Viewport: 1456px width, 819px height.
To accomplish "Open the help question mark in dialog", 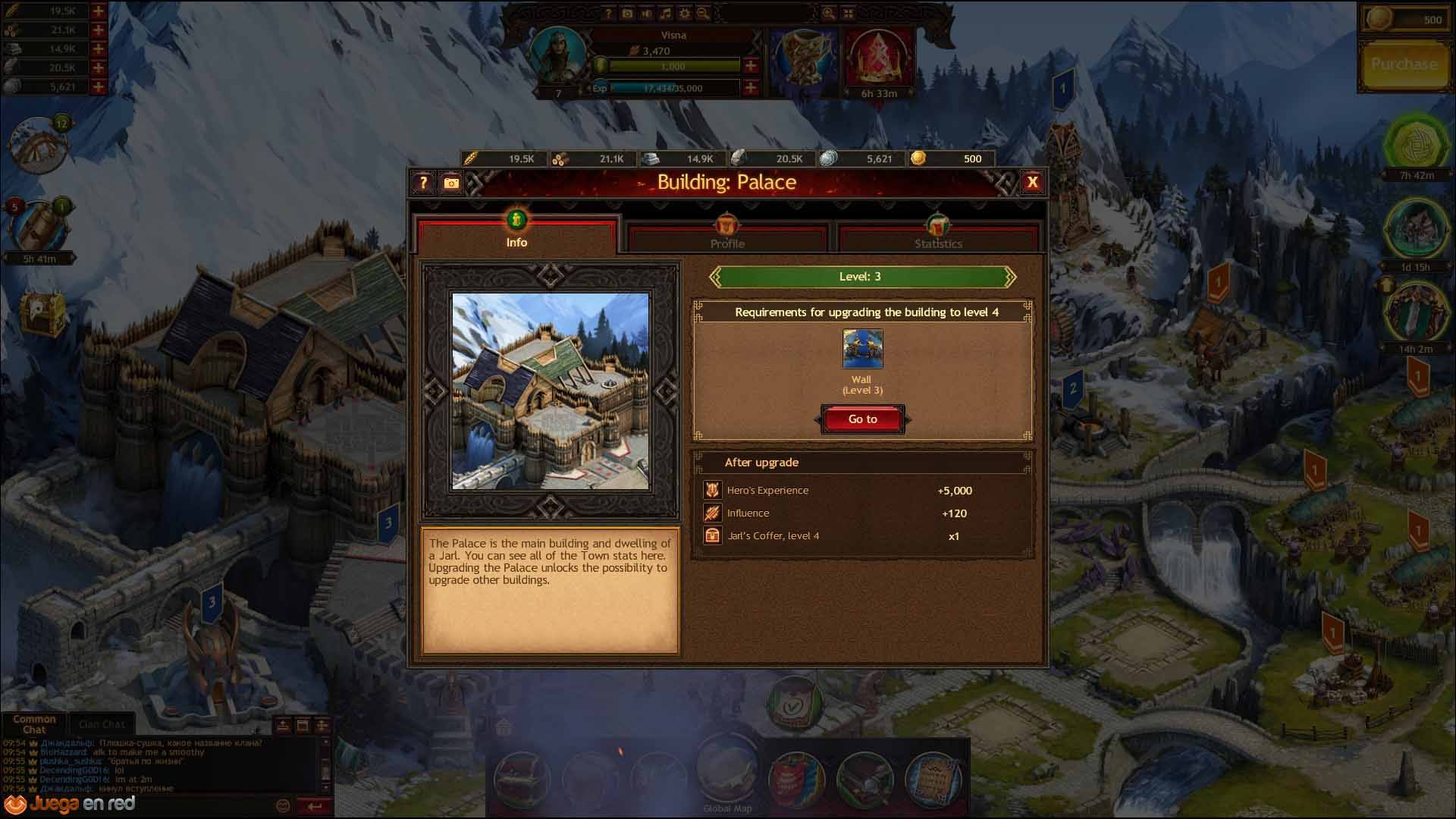I will point(423,183).
